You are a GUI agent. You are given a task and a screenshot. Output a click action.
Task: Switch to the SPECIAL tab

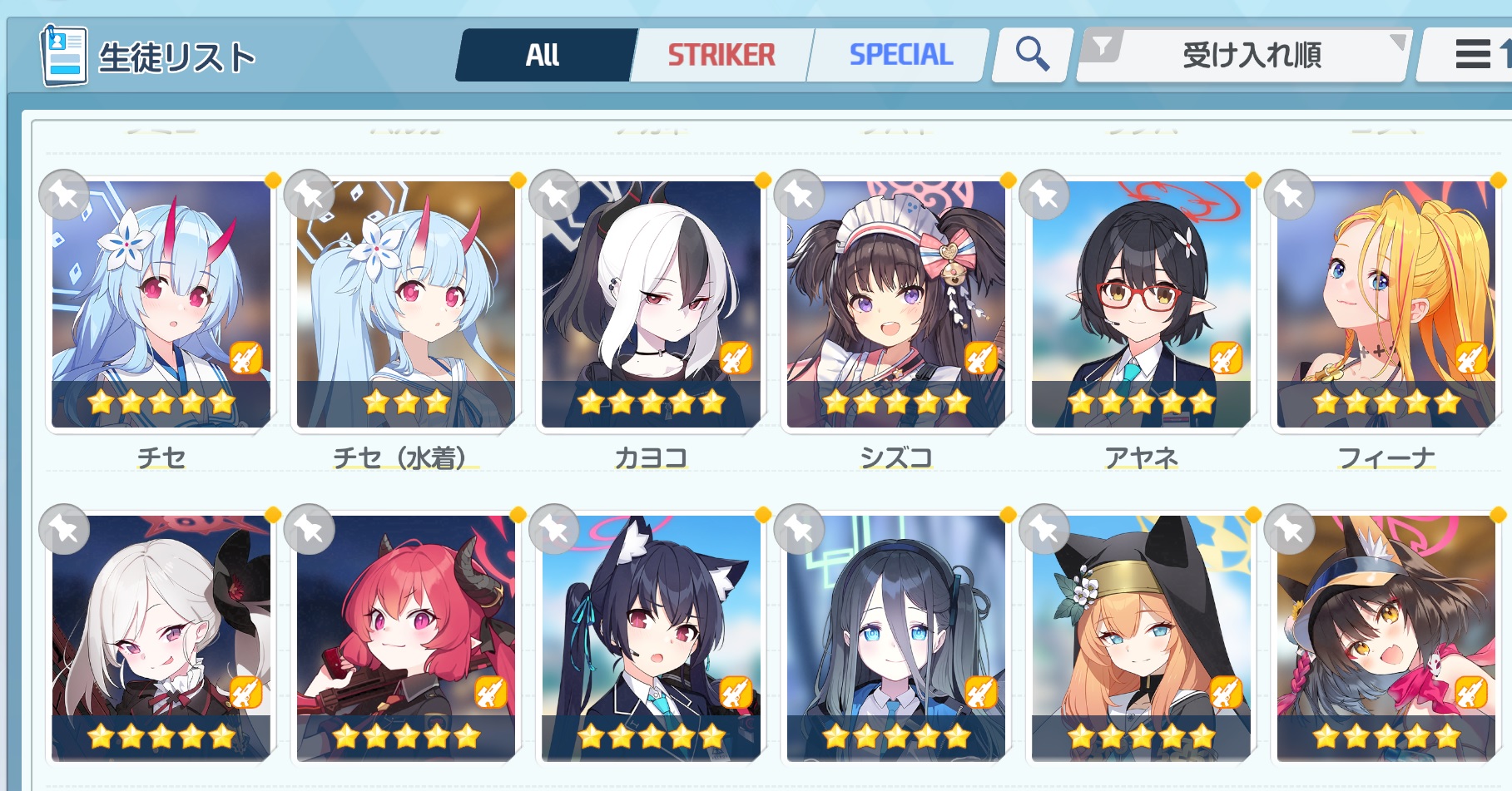tap(900, 55)
